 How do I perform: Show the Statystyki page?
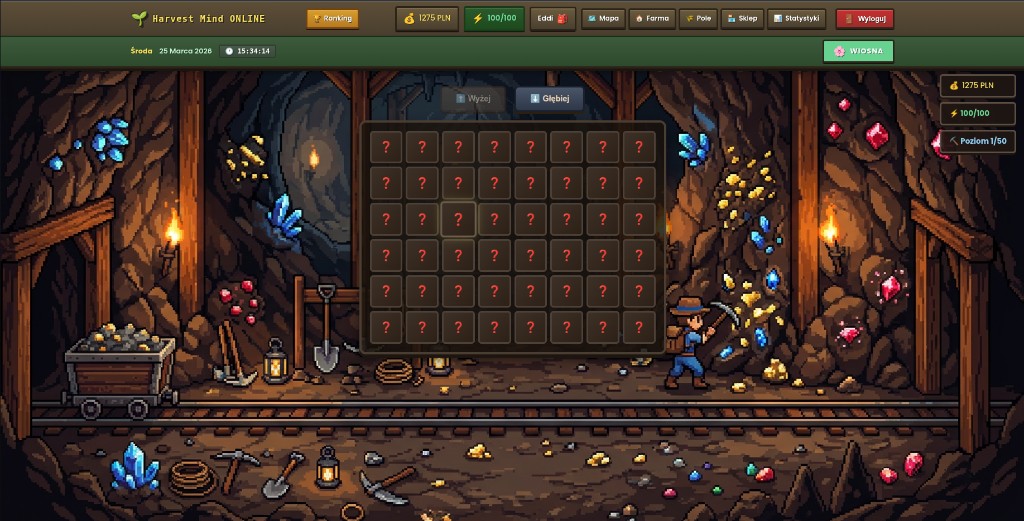[796, 18]
